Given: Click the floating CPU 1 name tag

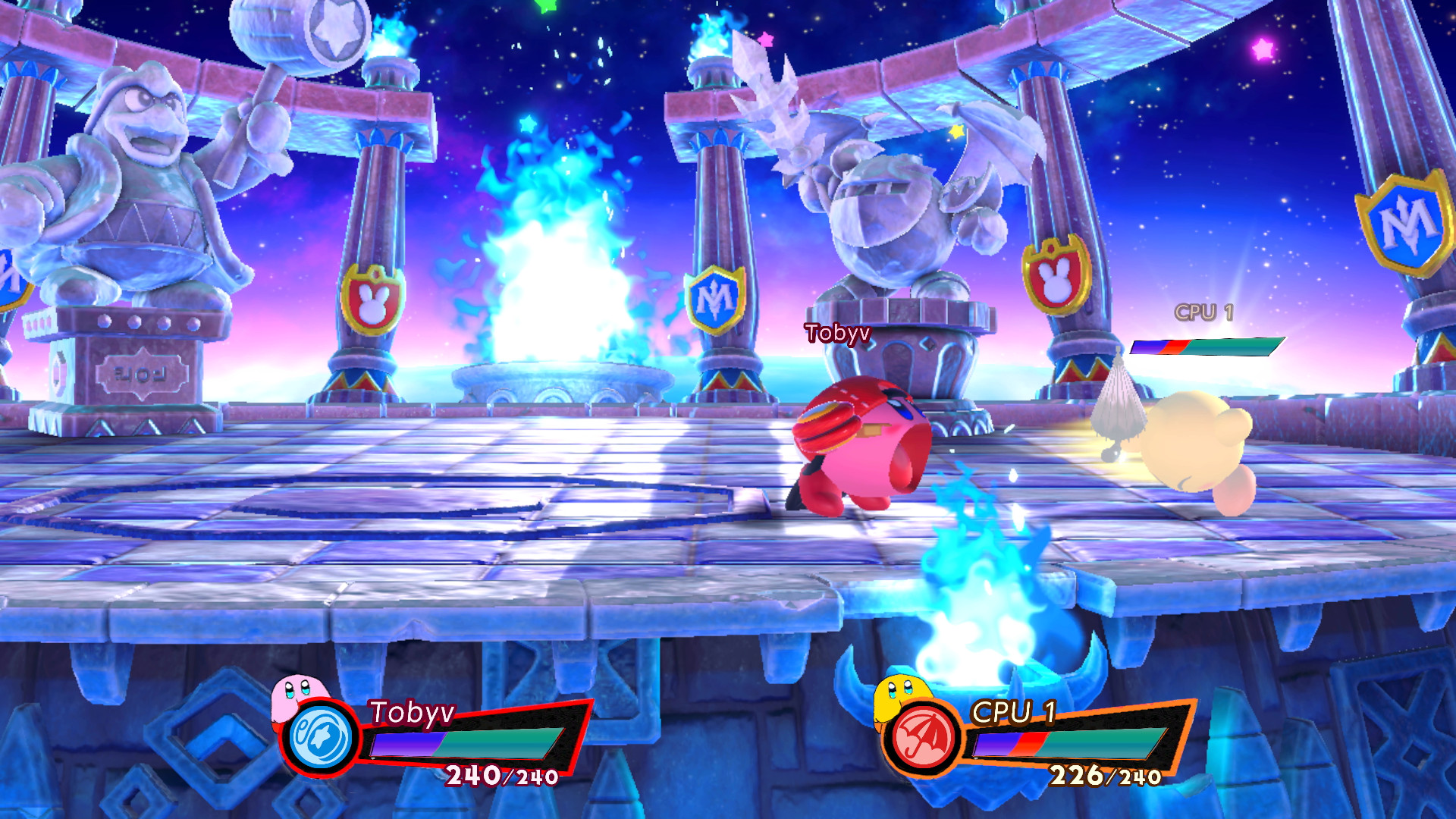Looking at the screenshot, I should click(1207, 309).
